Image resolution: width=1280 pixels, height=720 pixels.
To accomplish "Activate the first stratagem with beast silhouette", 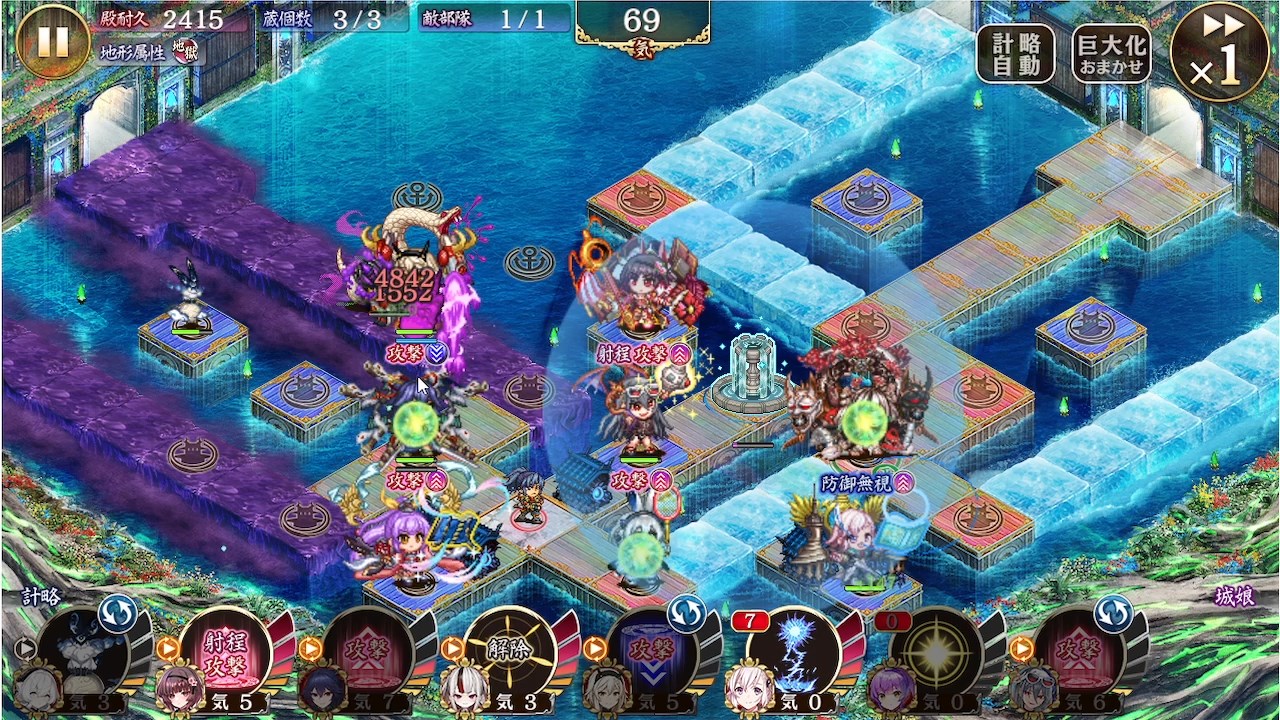I will pyautogui.click(x=86, y=653).
